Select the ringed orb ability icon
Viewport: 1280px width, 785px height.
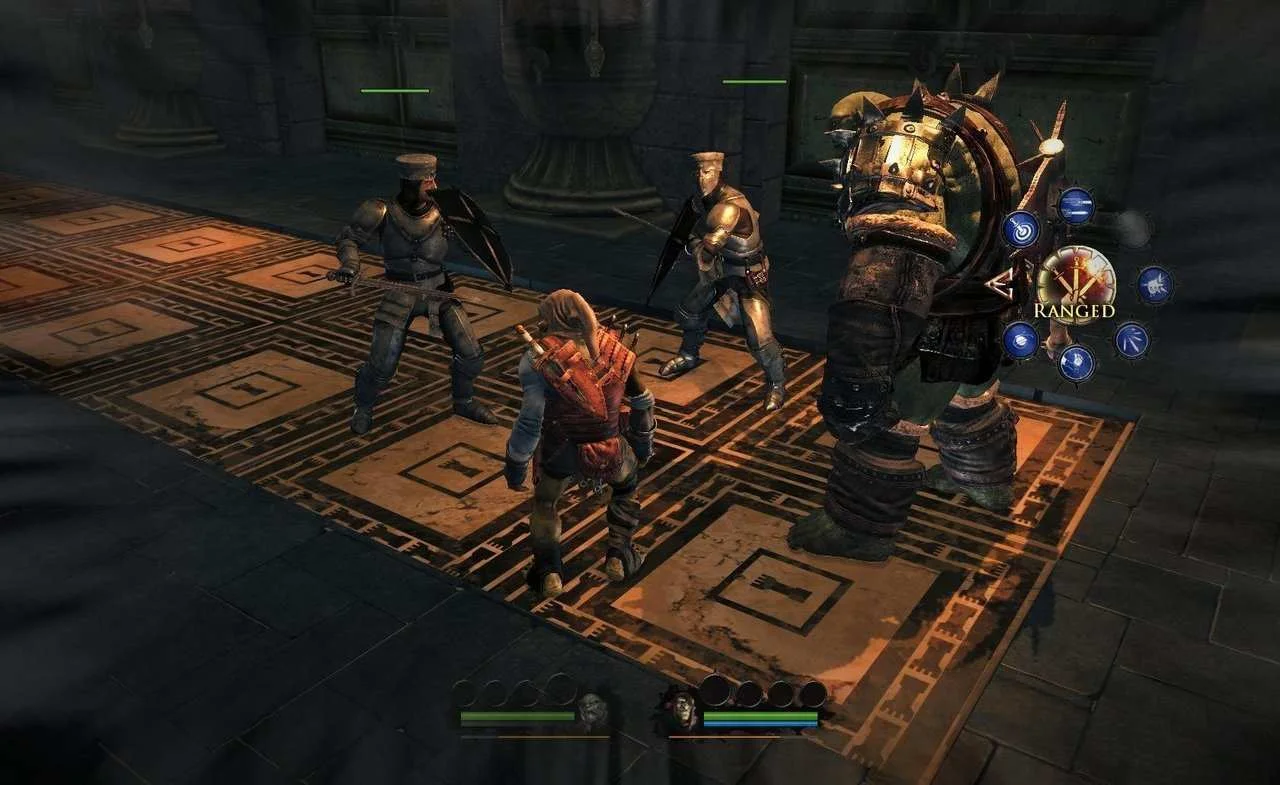click(1021, 340)
